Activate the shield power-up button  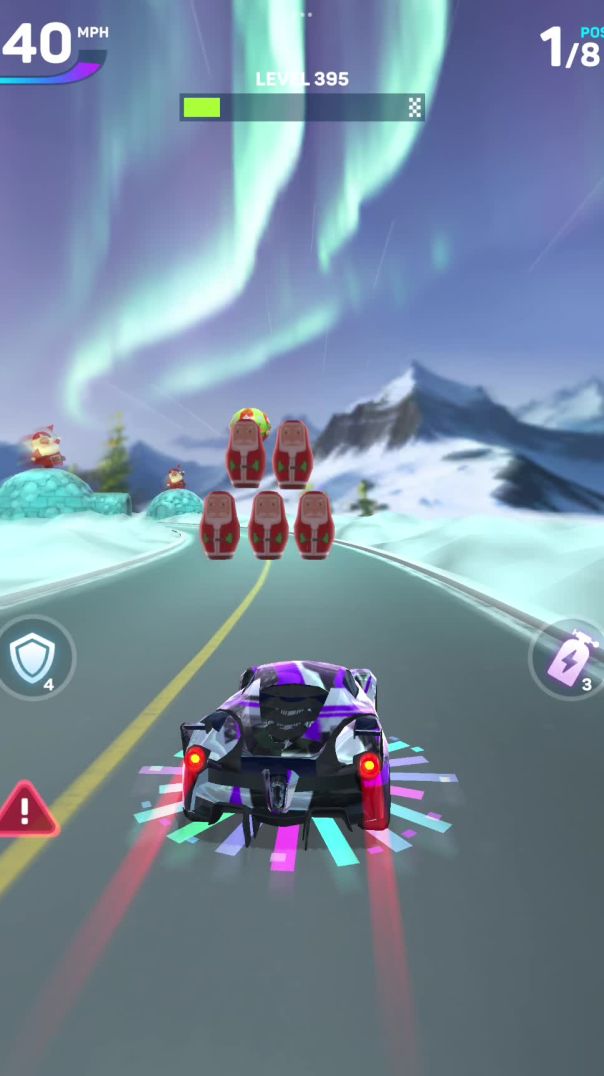pos(31,657)
